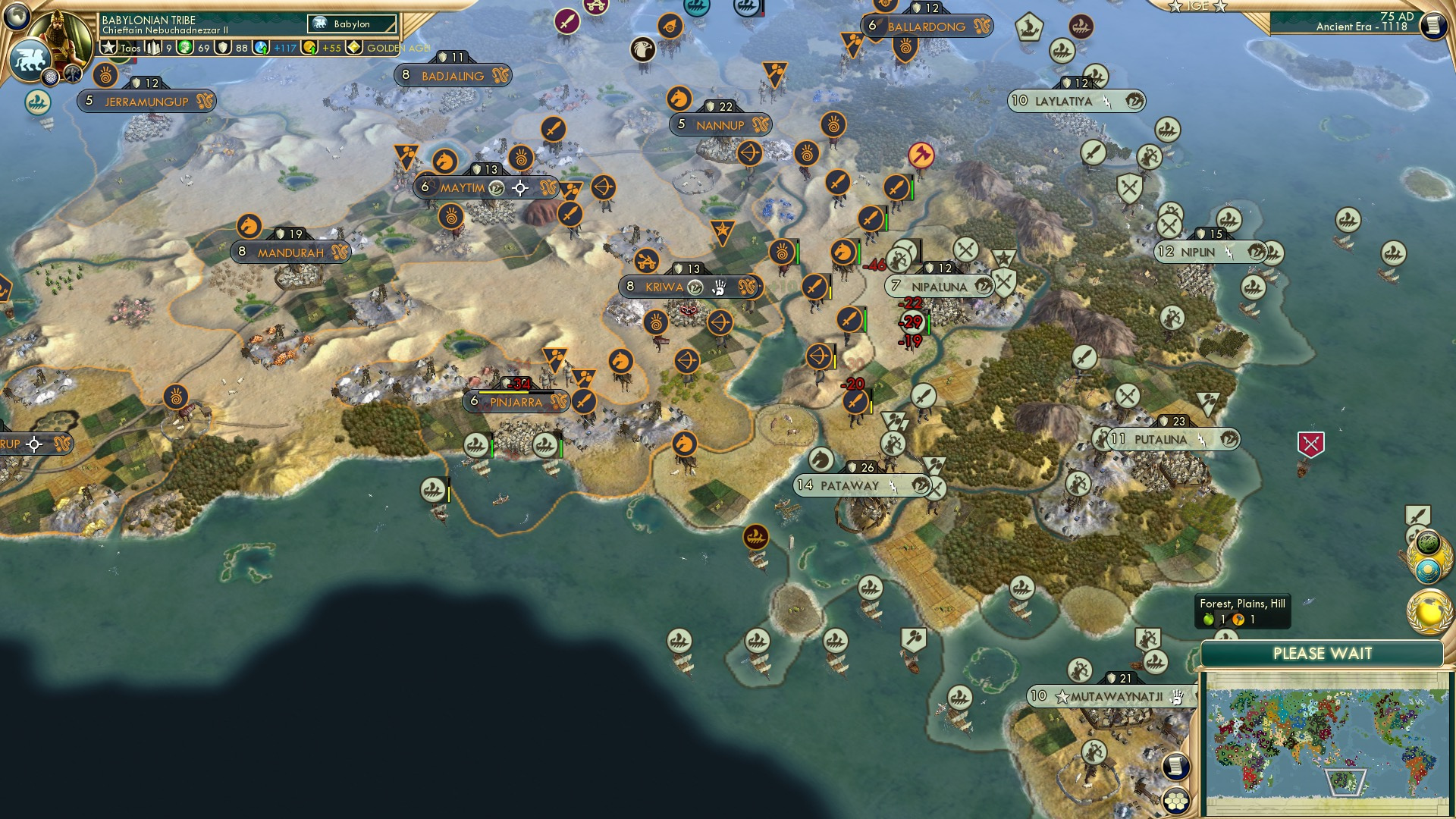This screenshot has height=819, width=1456.
Task: Click the 75 AD era display in top-right
Action: (x=1397, y=17)
